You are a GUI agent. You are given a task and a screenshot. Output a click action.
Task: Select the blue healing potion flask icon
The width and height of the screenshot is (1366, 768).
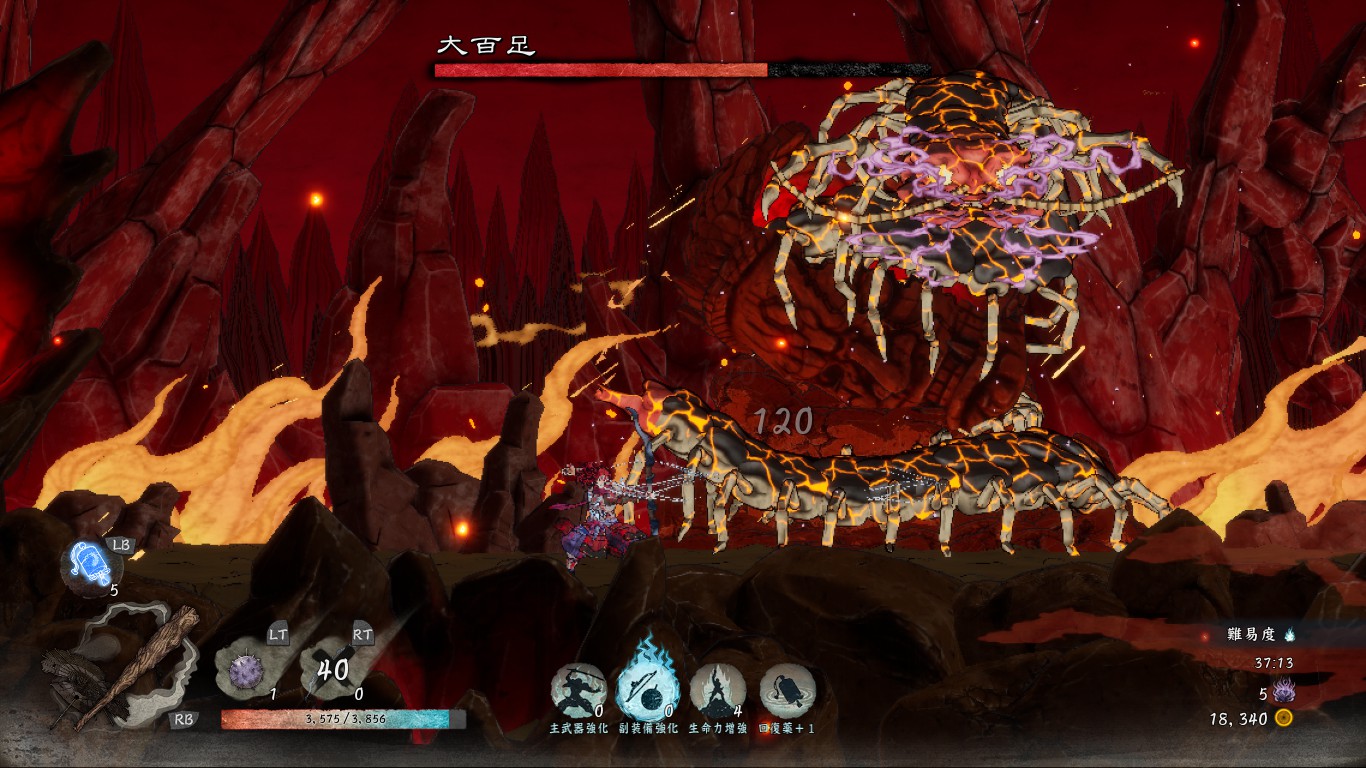[x=90, y=565]
